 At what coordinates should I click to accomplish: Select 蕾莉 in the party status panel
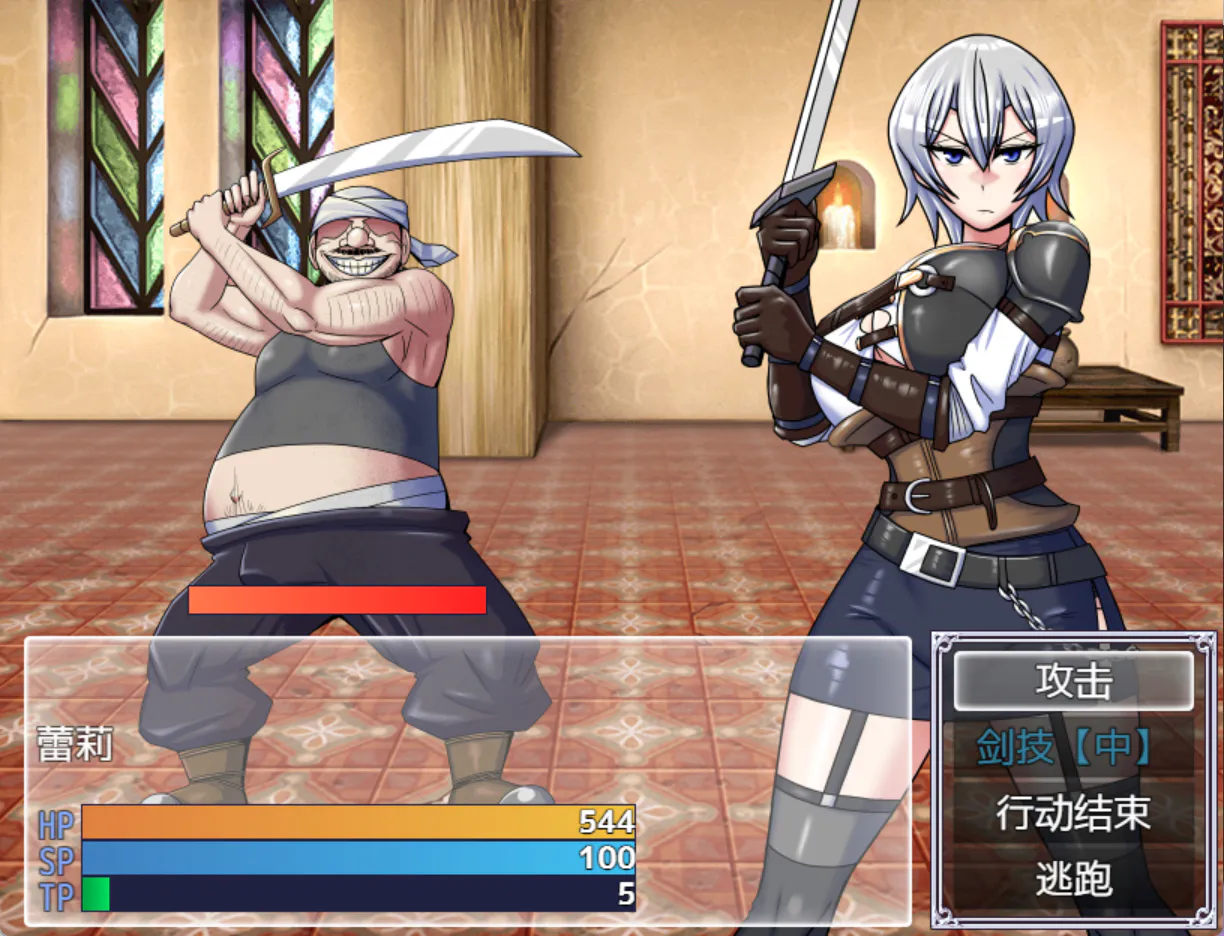(x=75, y=745)
